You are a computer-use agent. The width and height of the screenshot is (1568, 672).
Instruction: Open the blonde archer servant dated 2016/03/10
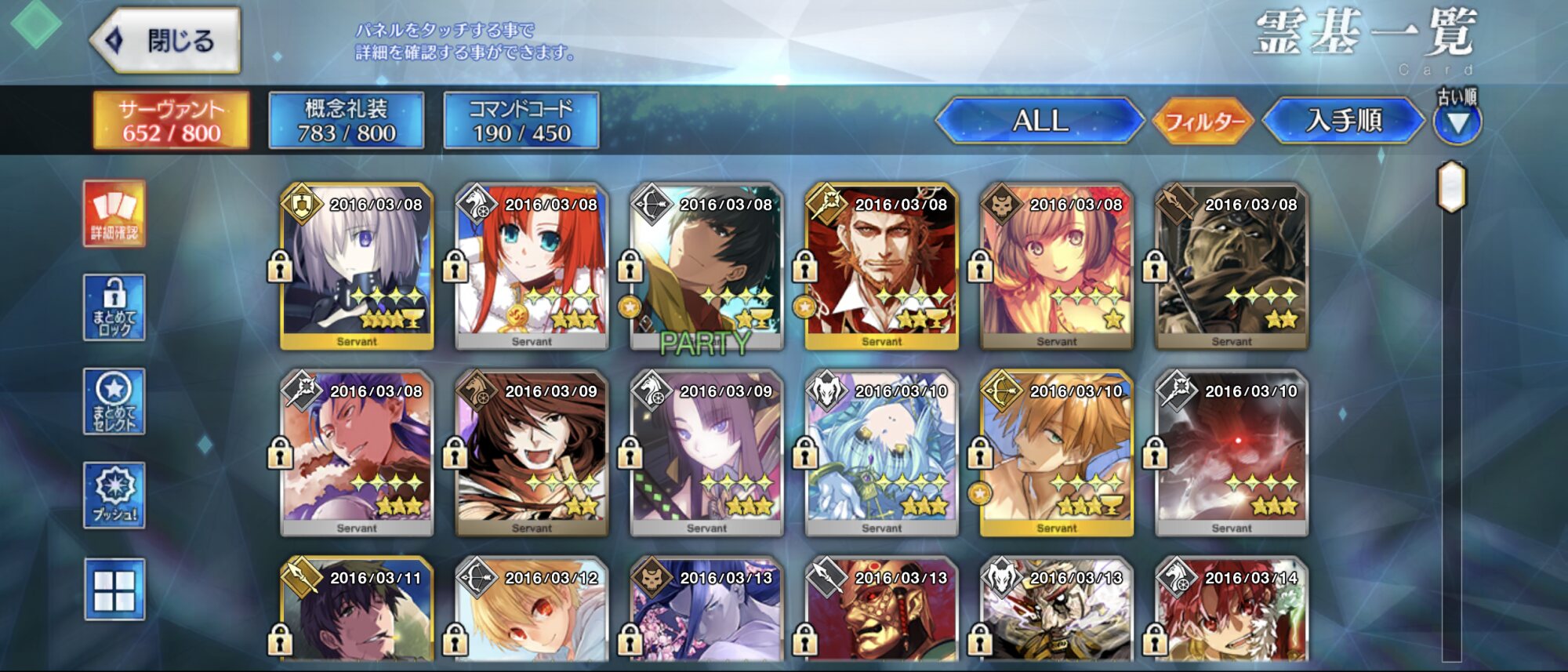coord(1056,453)
